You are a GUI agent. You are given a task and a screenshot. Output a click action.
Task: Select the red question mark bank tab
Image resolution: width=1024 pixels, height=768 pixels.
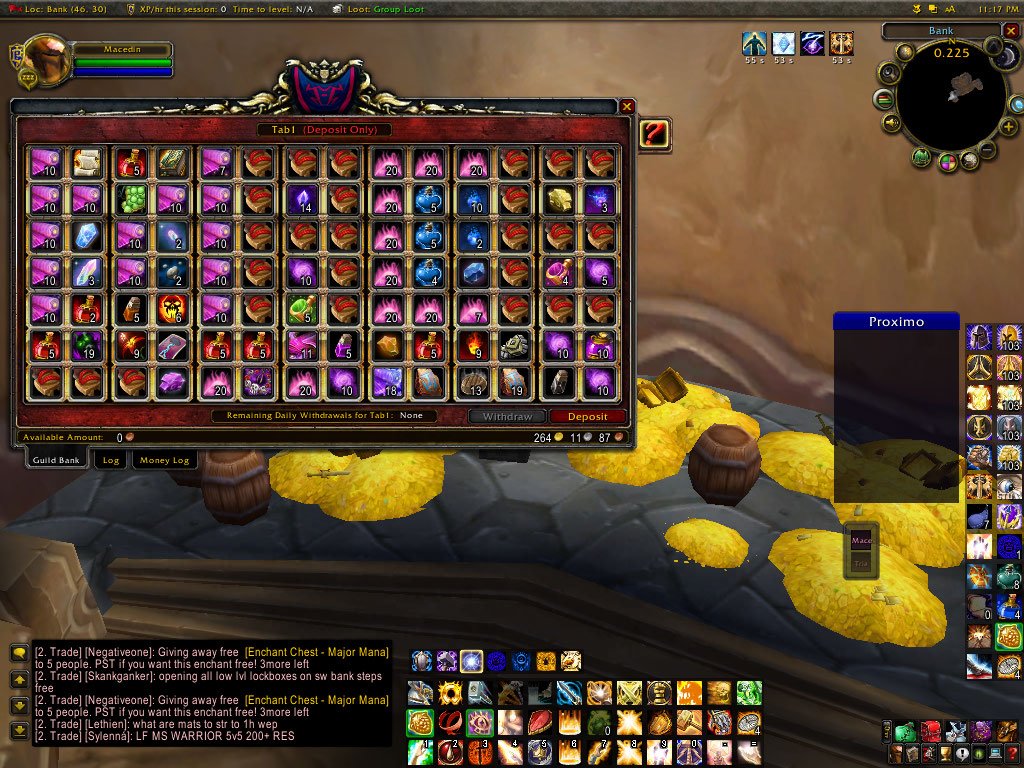pos(654,134)
